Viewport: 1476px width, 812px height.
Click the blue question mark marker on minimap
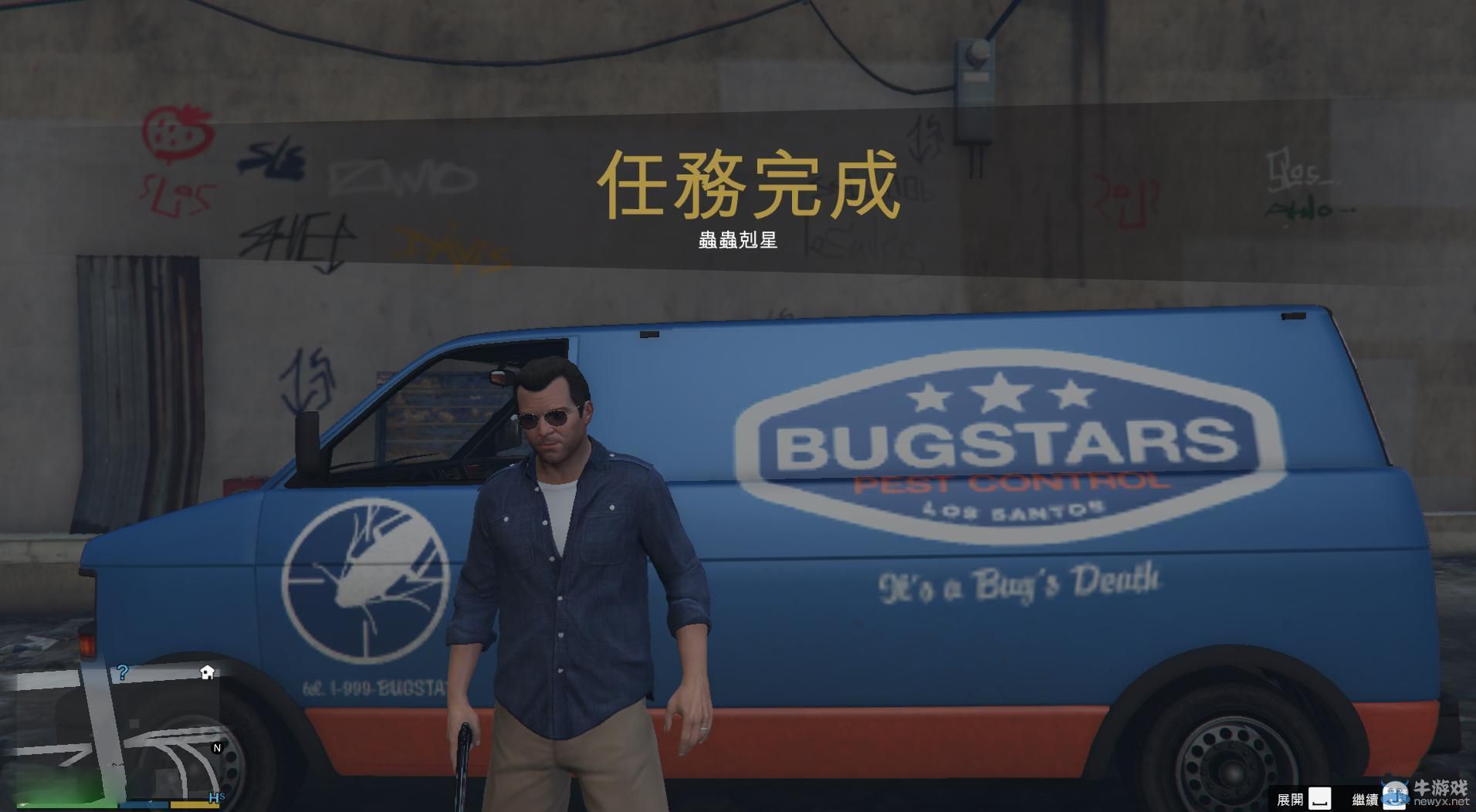click(123, 672)
